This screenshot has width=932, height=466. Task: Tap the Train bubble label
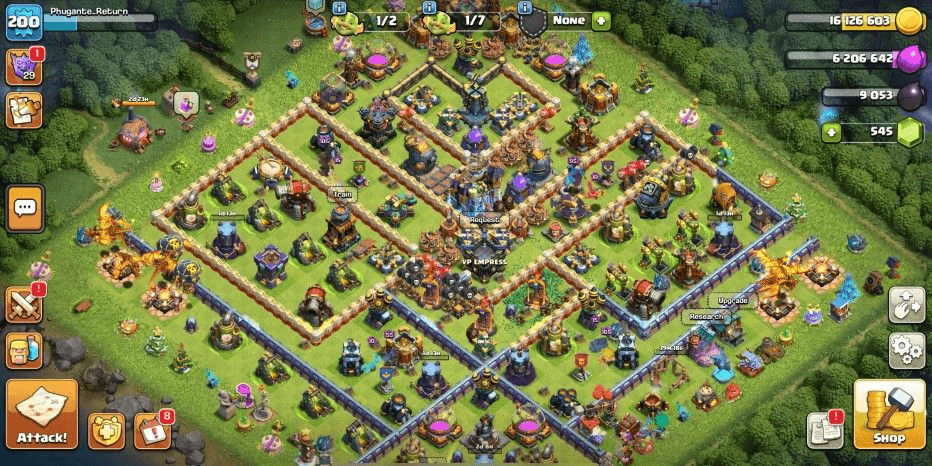point(340,194)
